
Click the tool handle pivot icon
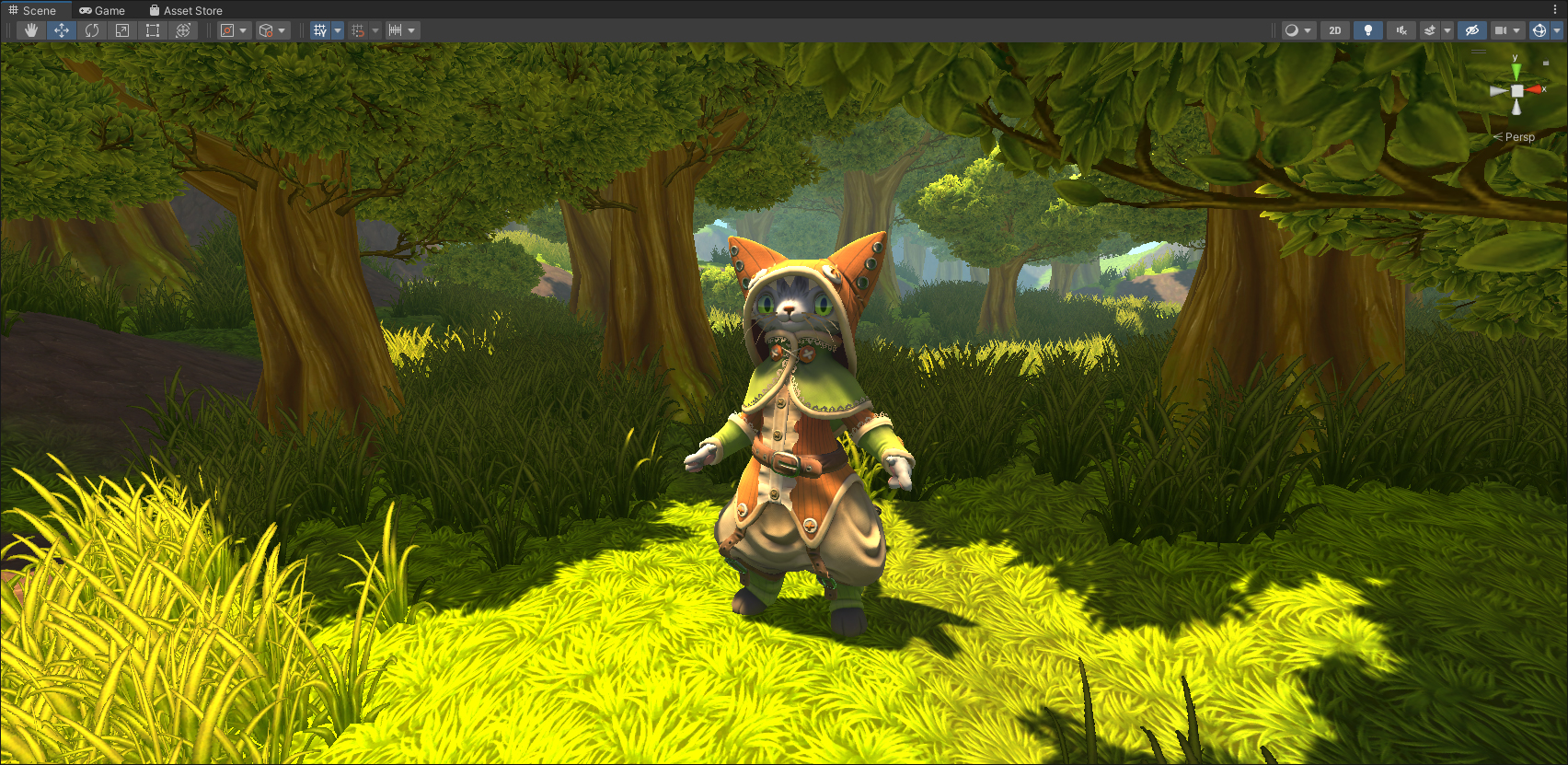point(229,29)
